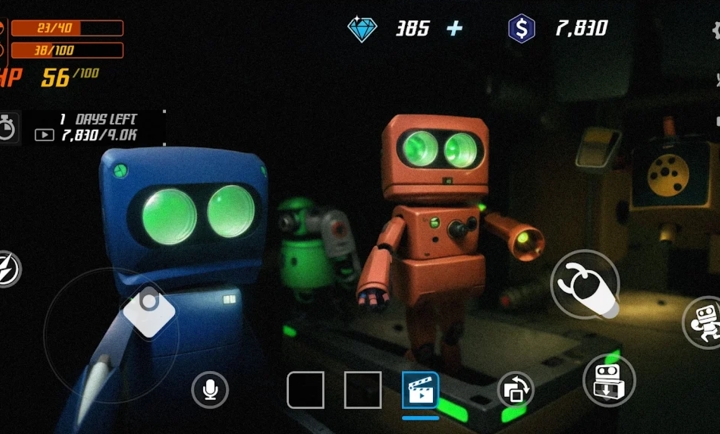Image resolution: width=720 pixels, height=434 pixels.
Task: Select the clapperboard item slot
Action: [x=420, y=389]
